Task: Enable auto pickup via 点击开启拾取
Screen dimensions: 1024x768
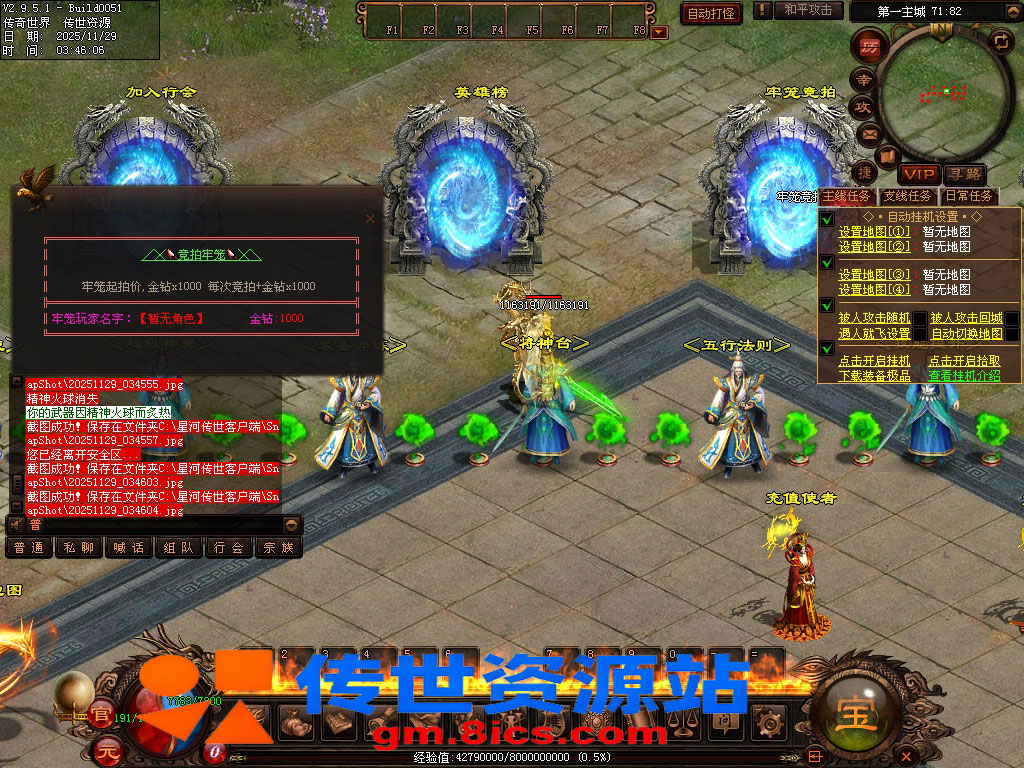Action: (x=963, y=361)
